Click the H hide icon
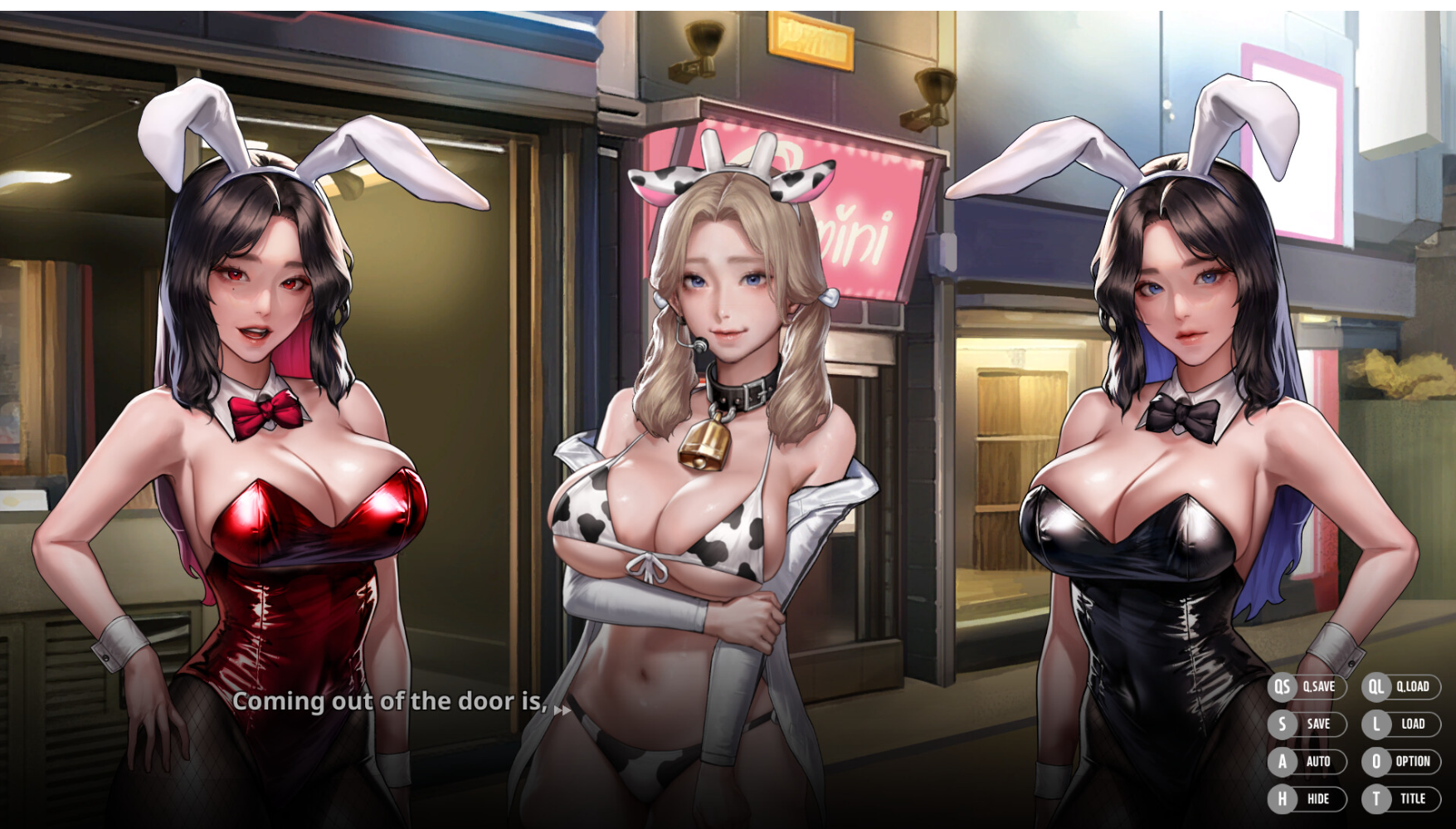 coord(1282,798)
